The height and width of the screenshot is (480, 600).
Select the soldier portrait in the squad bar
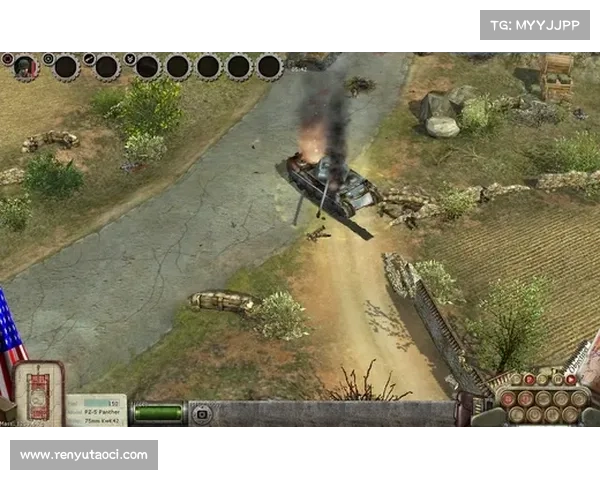tap(26, 66)
